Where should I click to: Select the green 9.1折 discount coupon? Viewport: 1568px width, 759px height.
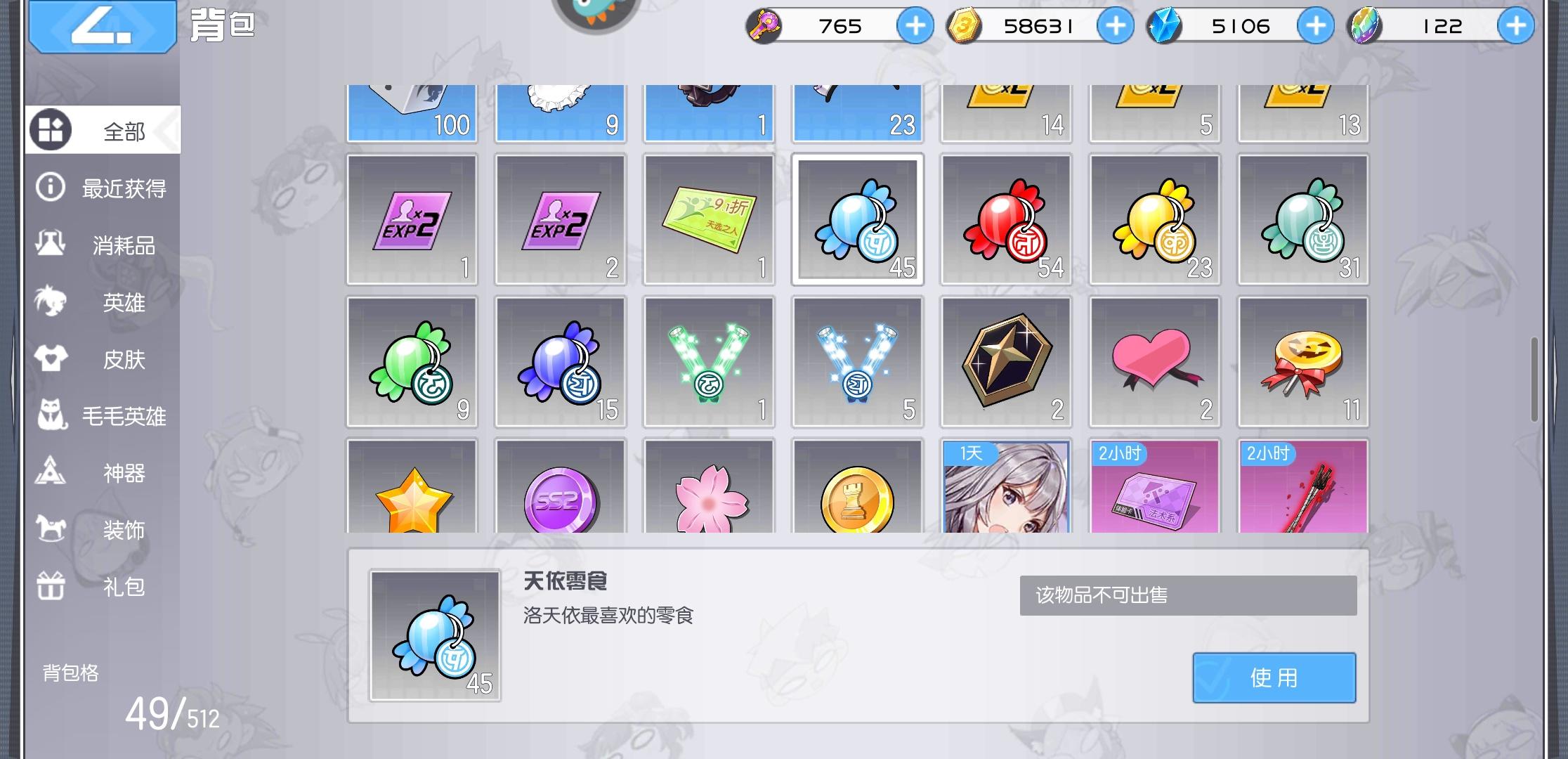point(709,219)
